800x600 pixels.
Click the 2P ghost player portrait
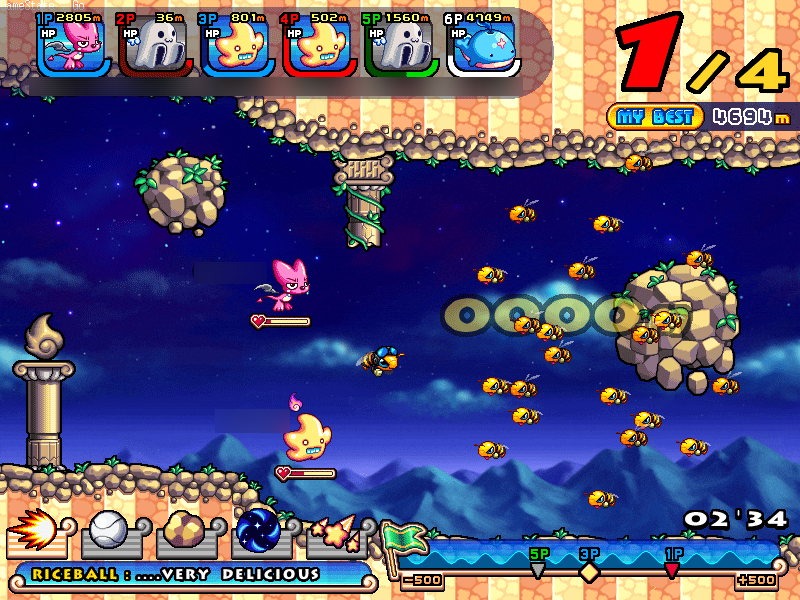coord(155,46)
